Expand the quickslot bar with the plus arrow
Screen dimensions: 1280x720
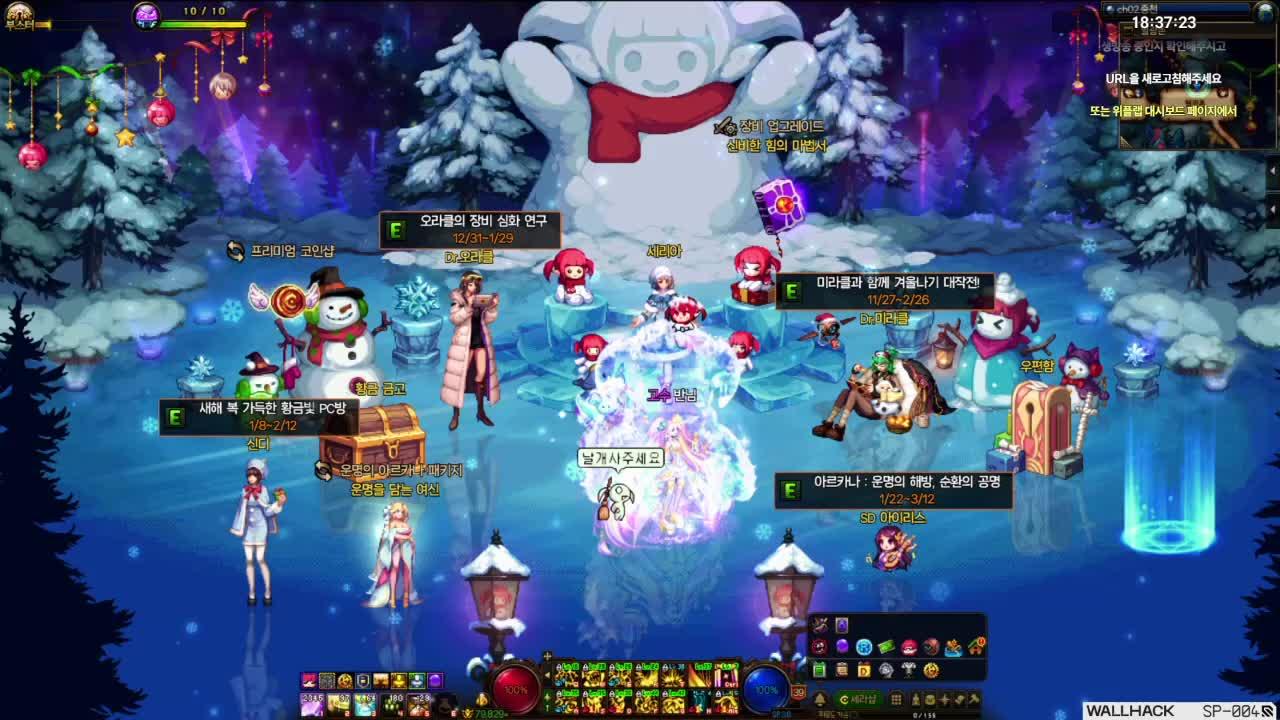[x=549, y=656]
